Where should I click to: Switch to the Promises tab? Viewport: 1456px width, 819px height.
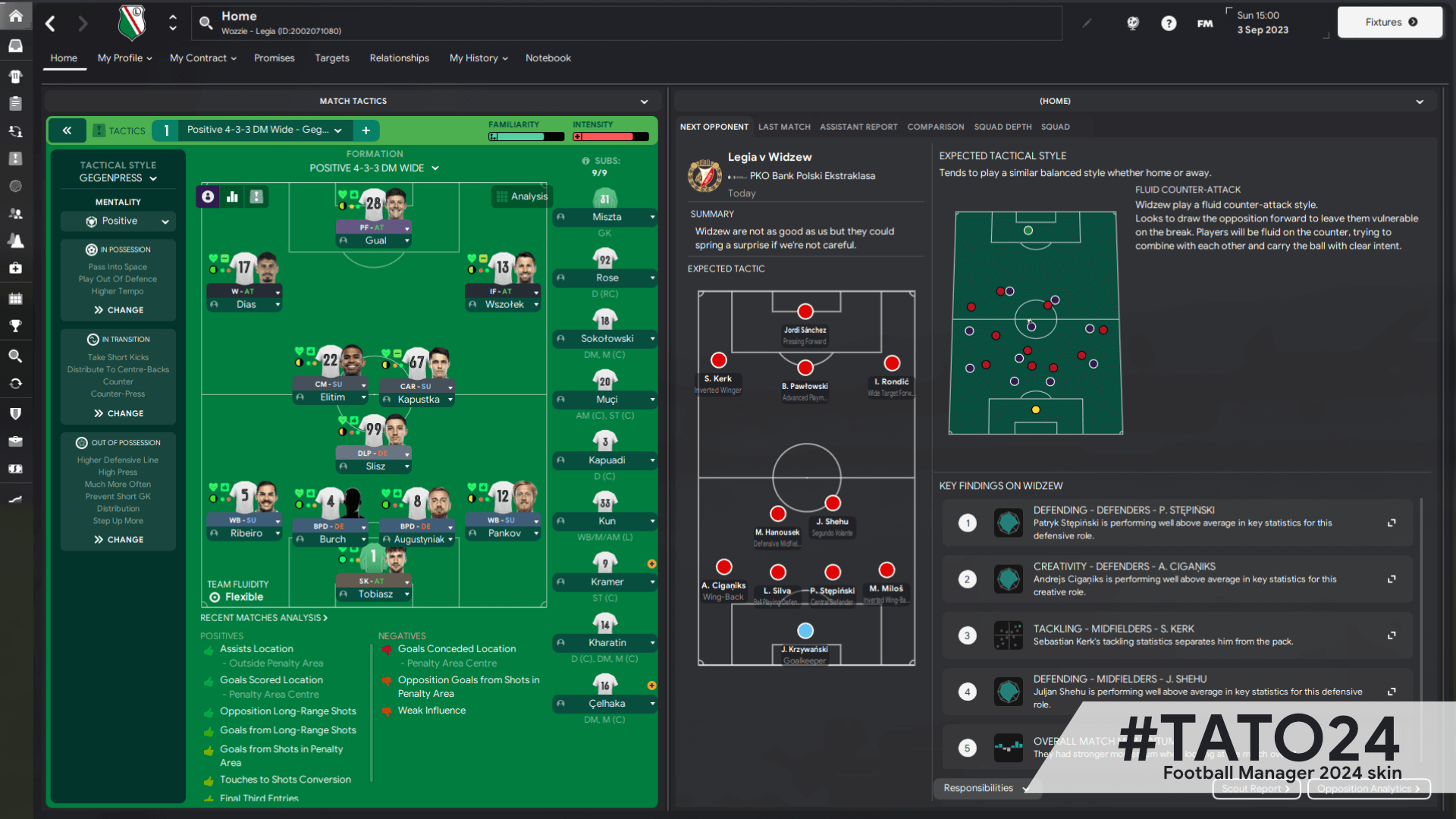point(274,58)
